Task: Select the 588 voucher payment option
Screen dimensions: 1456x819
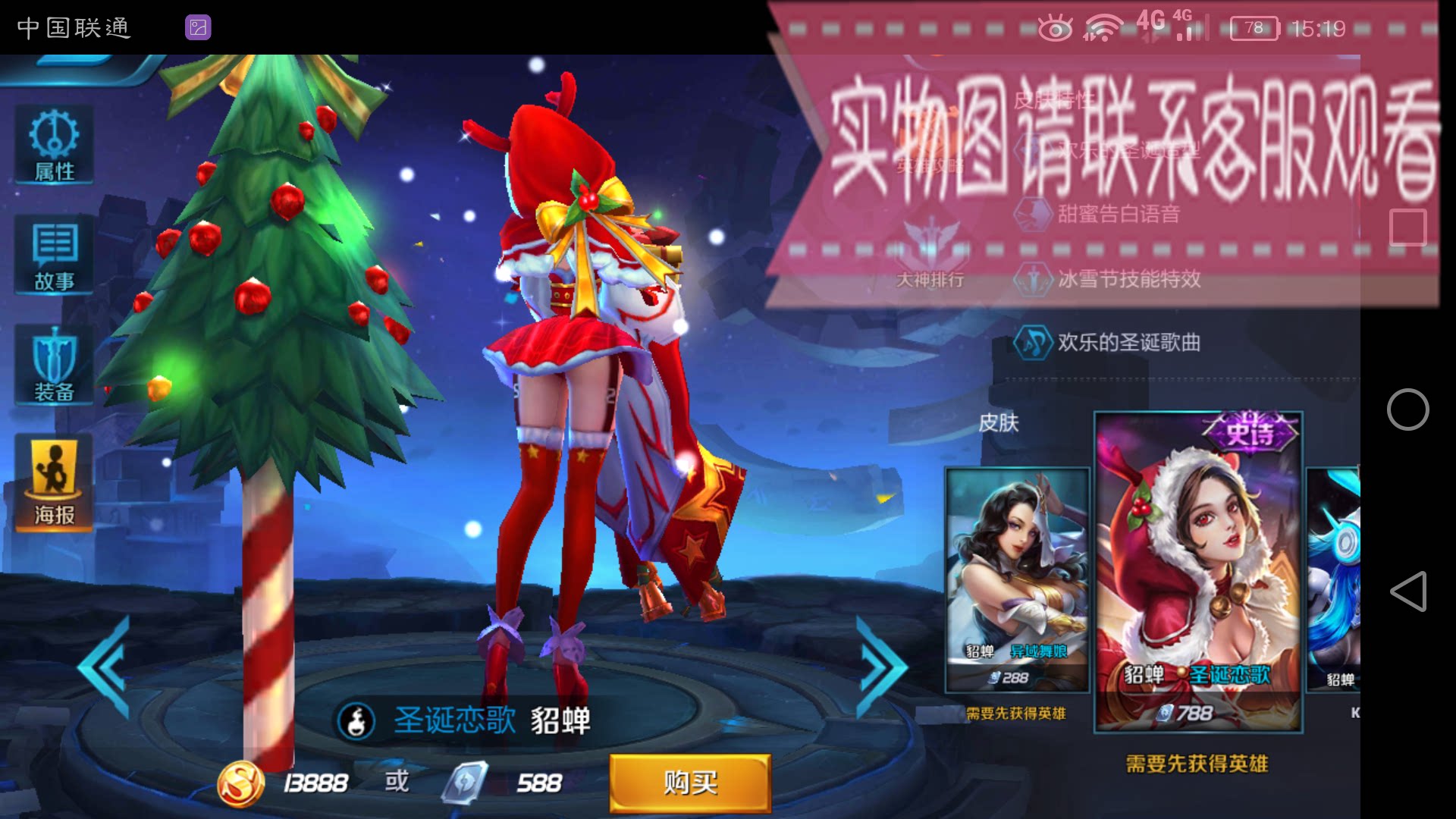Action: pyautogui.click(x=500, y=782)
